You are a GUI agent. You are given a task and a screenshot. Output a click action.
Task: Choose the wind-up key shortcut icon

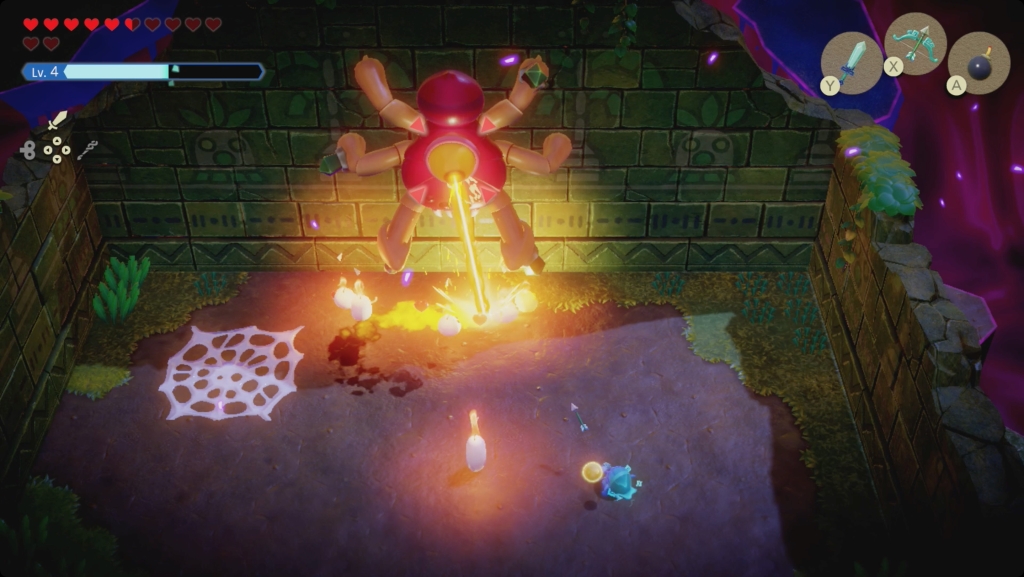27,150
